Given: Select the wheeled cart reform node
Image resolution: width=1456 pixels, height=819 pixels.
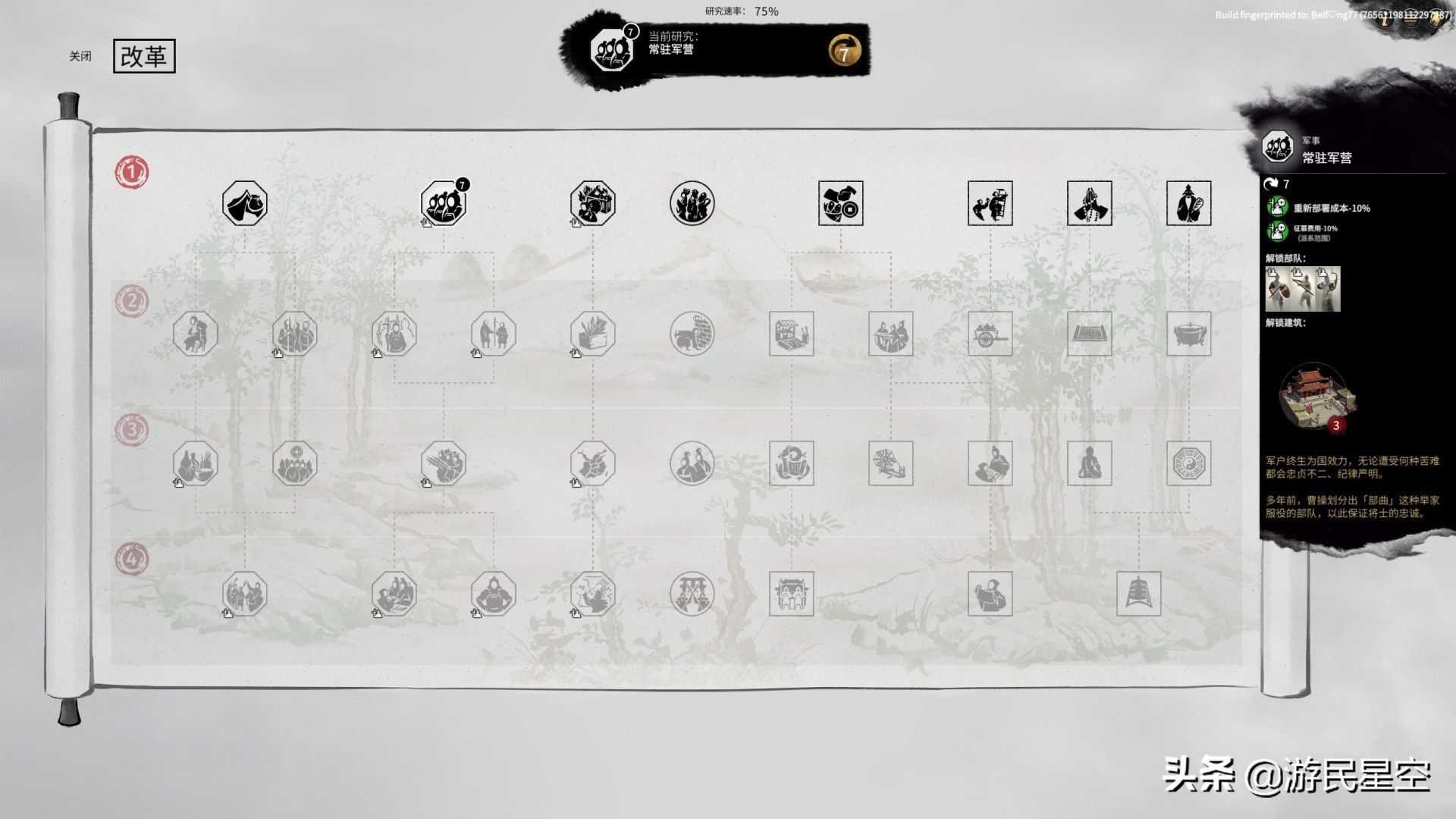Looking at the screenshot, I should [990, 334].
